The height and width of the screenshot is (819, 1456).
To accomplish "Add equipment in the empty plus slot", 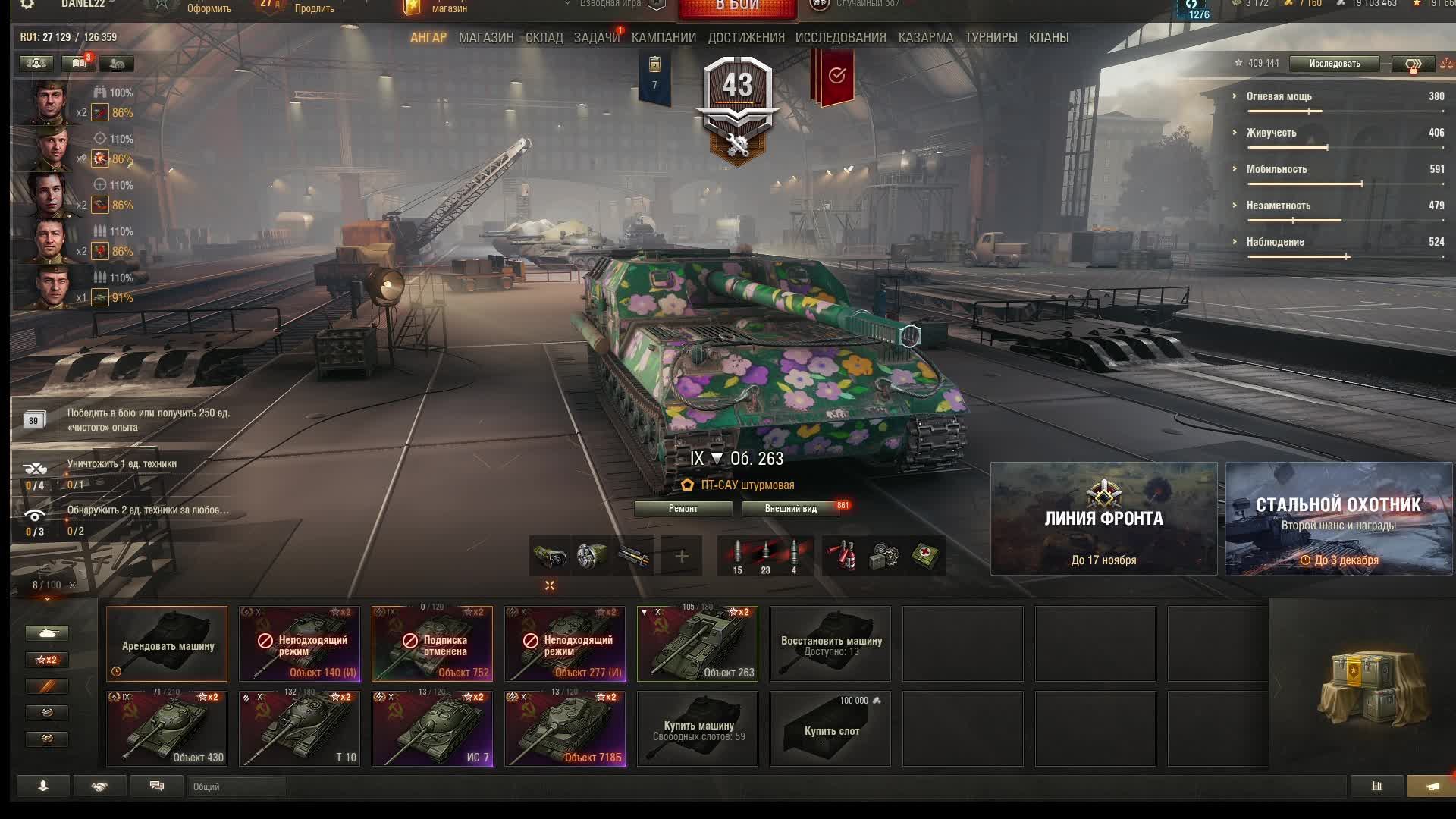I will click(682, 557).
